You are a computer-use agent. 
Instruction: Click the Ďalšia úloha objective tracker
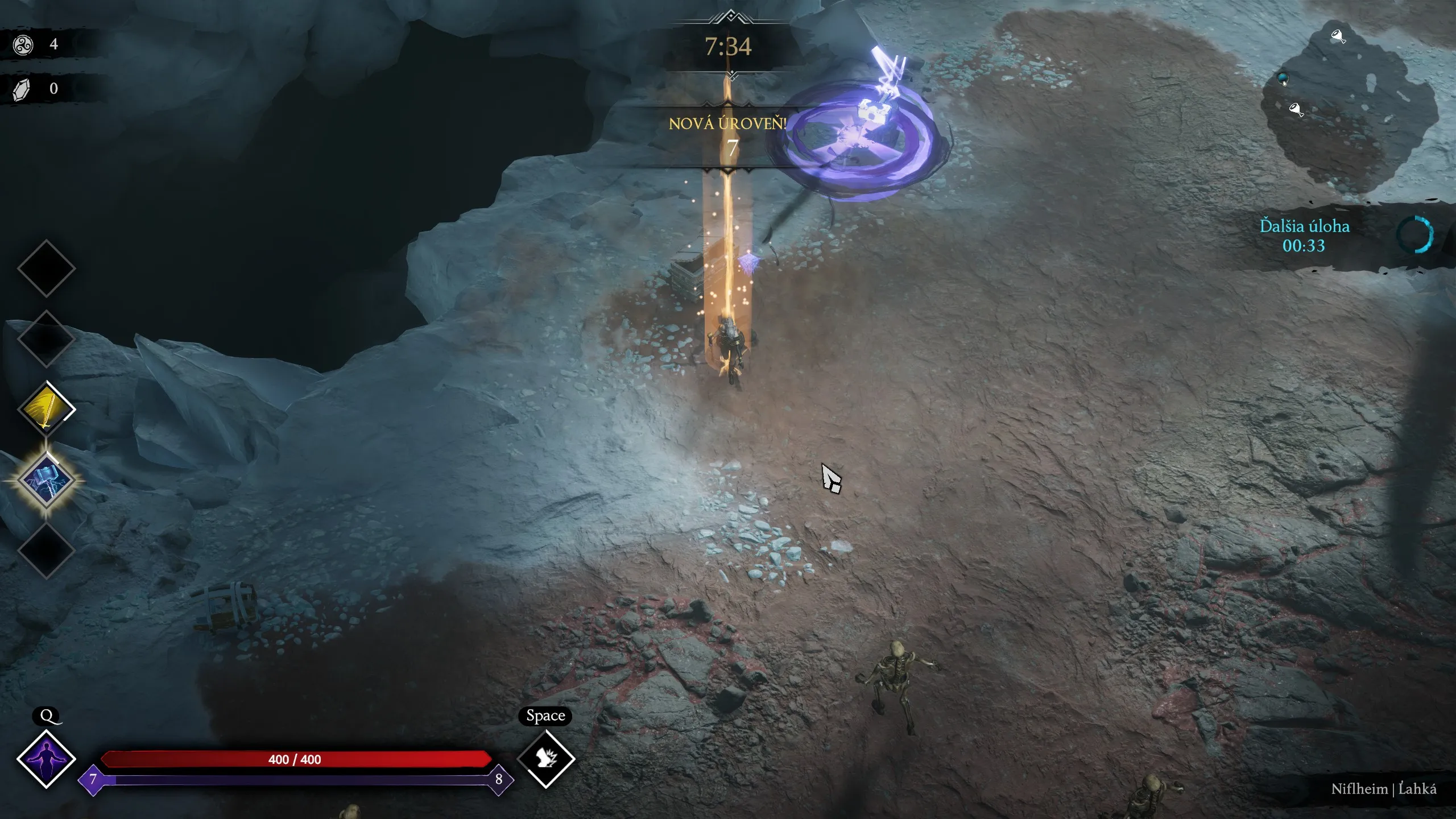pos(1305,235)
